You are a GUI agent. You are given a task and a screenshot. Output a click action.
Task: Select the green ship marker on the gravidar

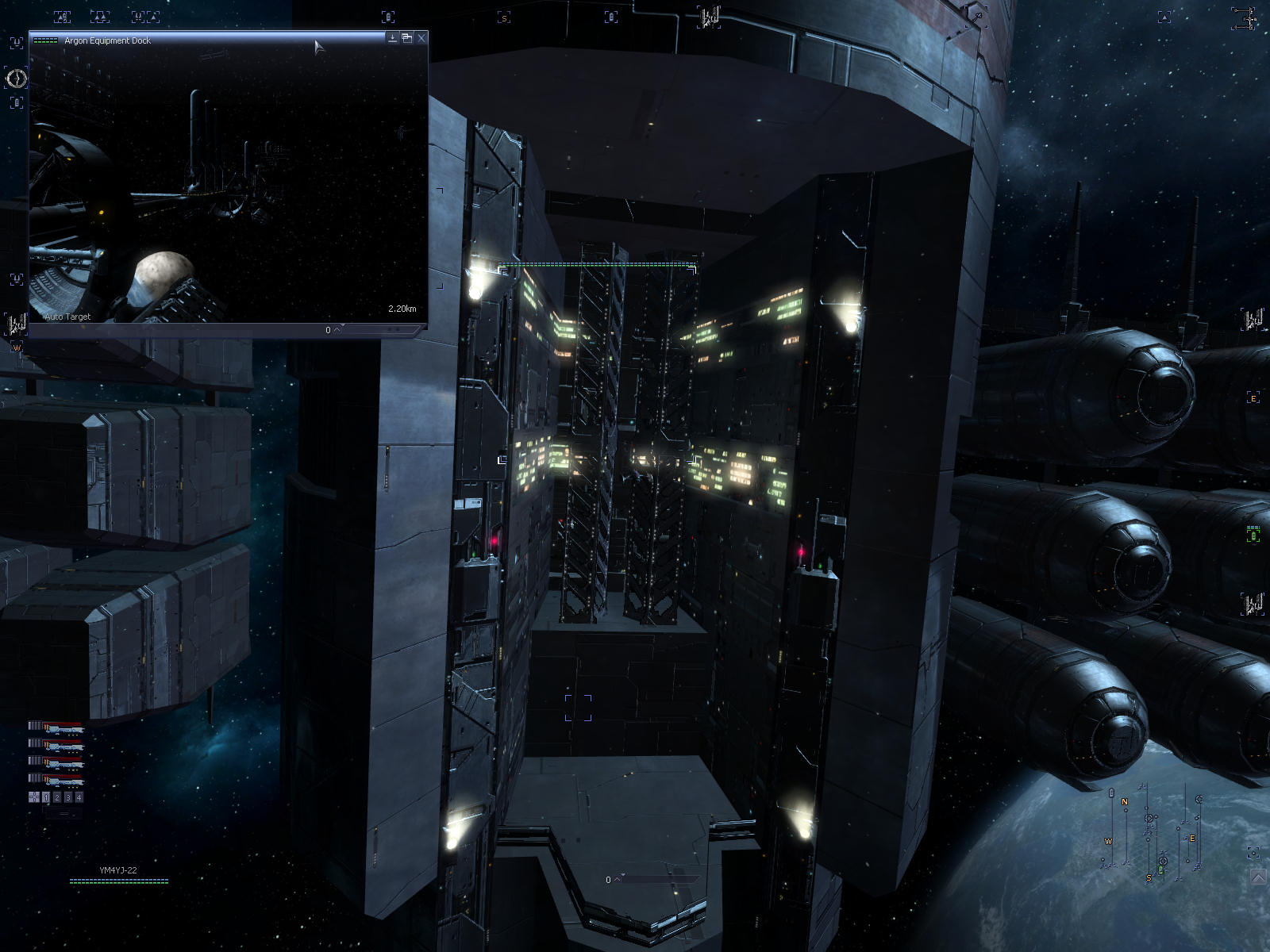[1161, 870]
